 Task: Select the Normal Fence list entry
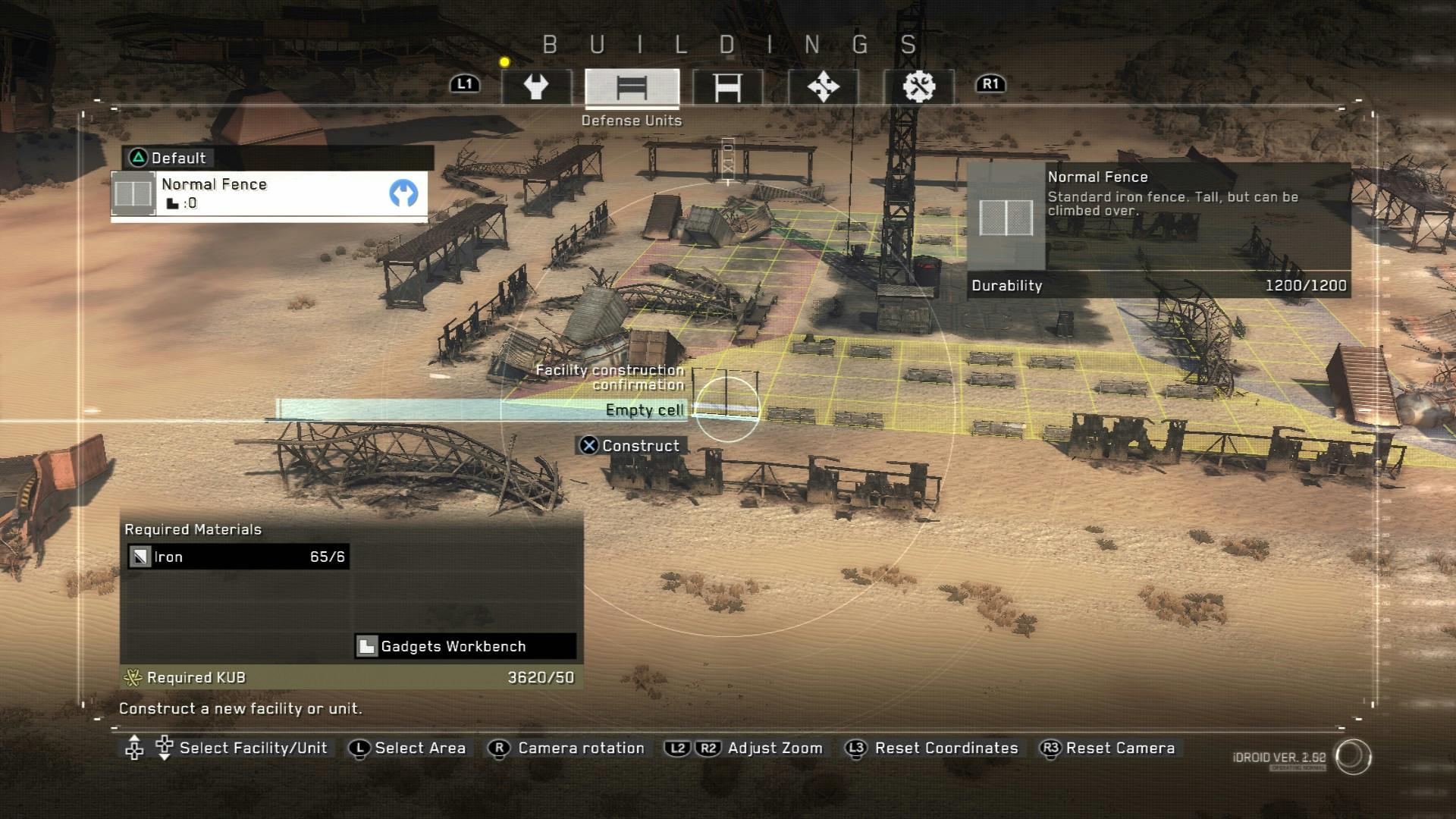(269, 193)
